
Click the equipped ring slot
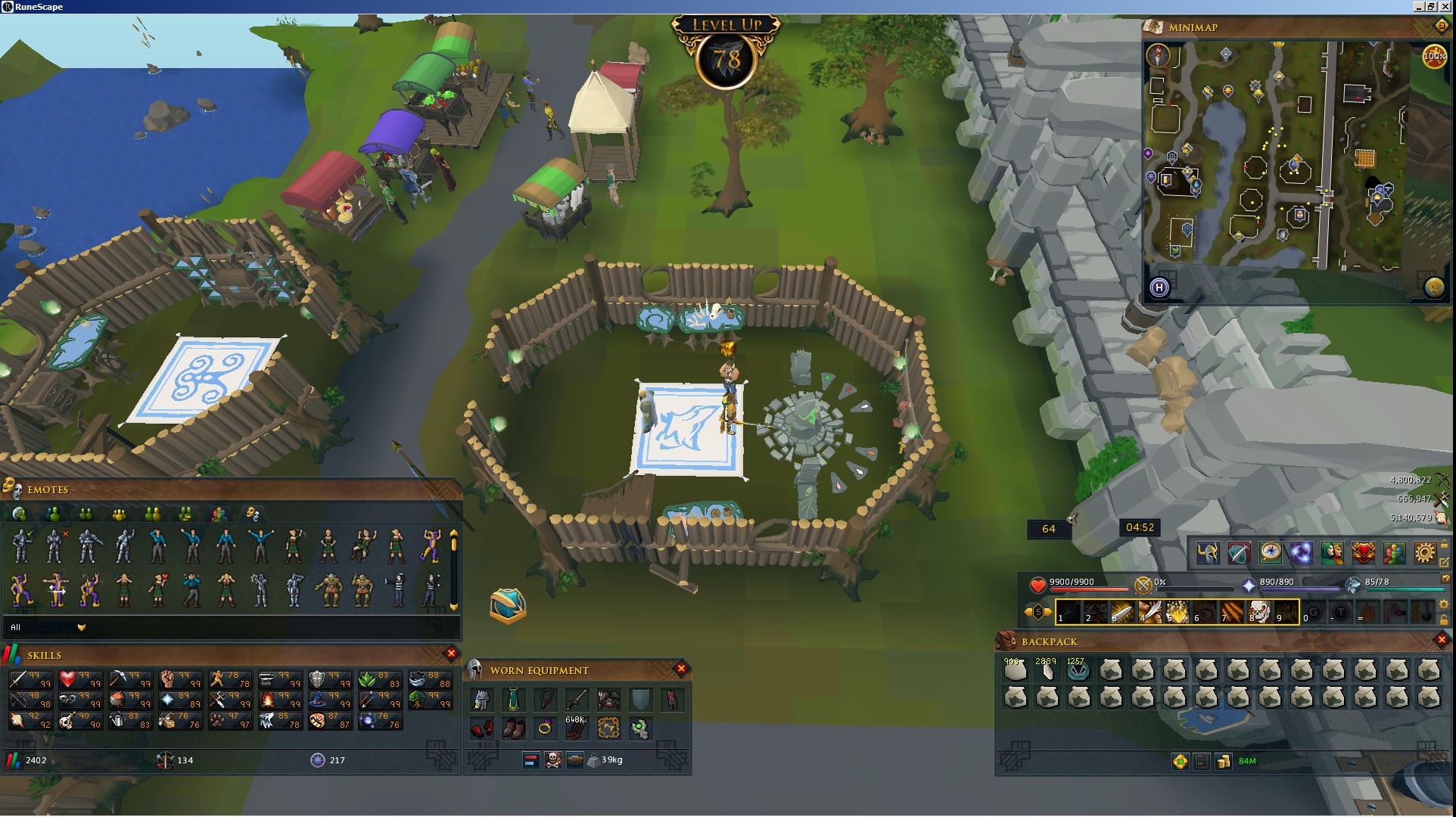(x=545, y=728)
